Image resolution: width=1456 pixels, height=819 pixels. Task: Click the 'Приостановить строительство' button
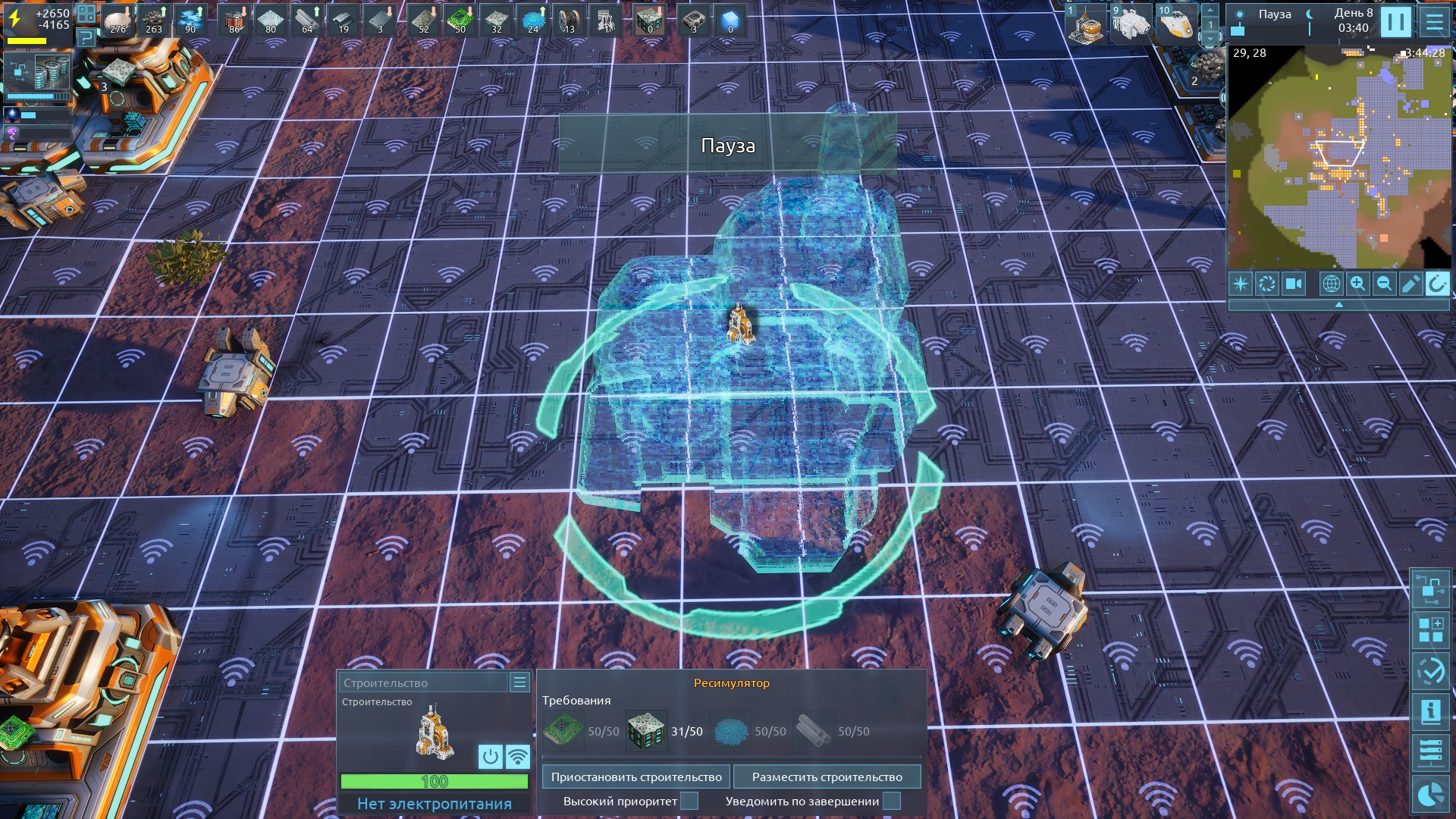pos(636,777)
